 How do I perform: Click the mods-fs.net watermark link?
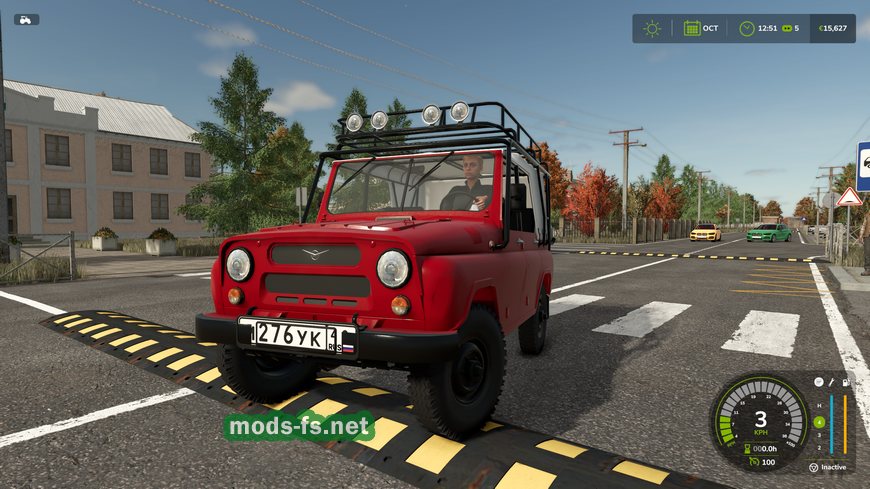click(x=300, y=427)
